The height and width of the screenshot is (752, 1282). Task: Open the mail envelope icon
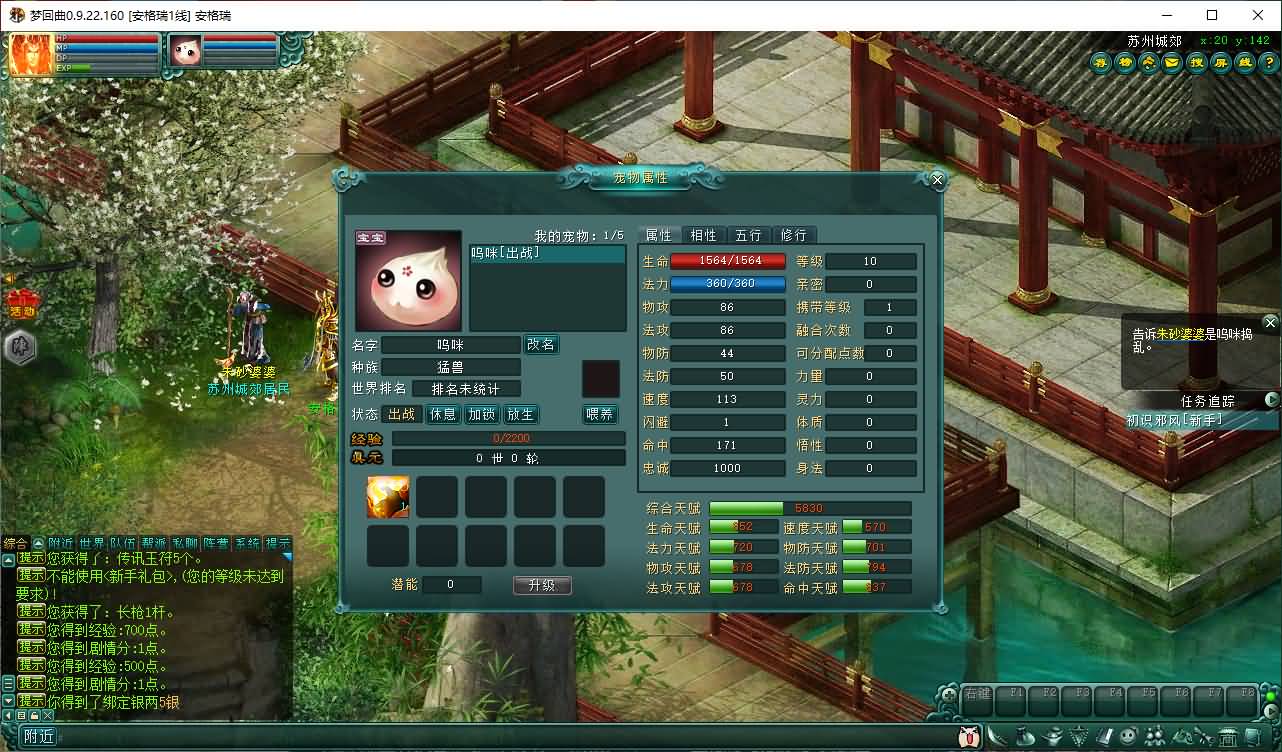click(x=1171, y=63)
